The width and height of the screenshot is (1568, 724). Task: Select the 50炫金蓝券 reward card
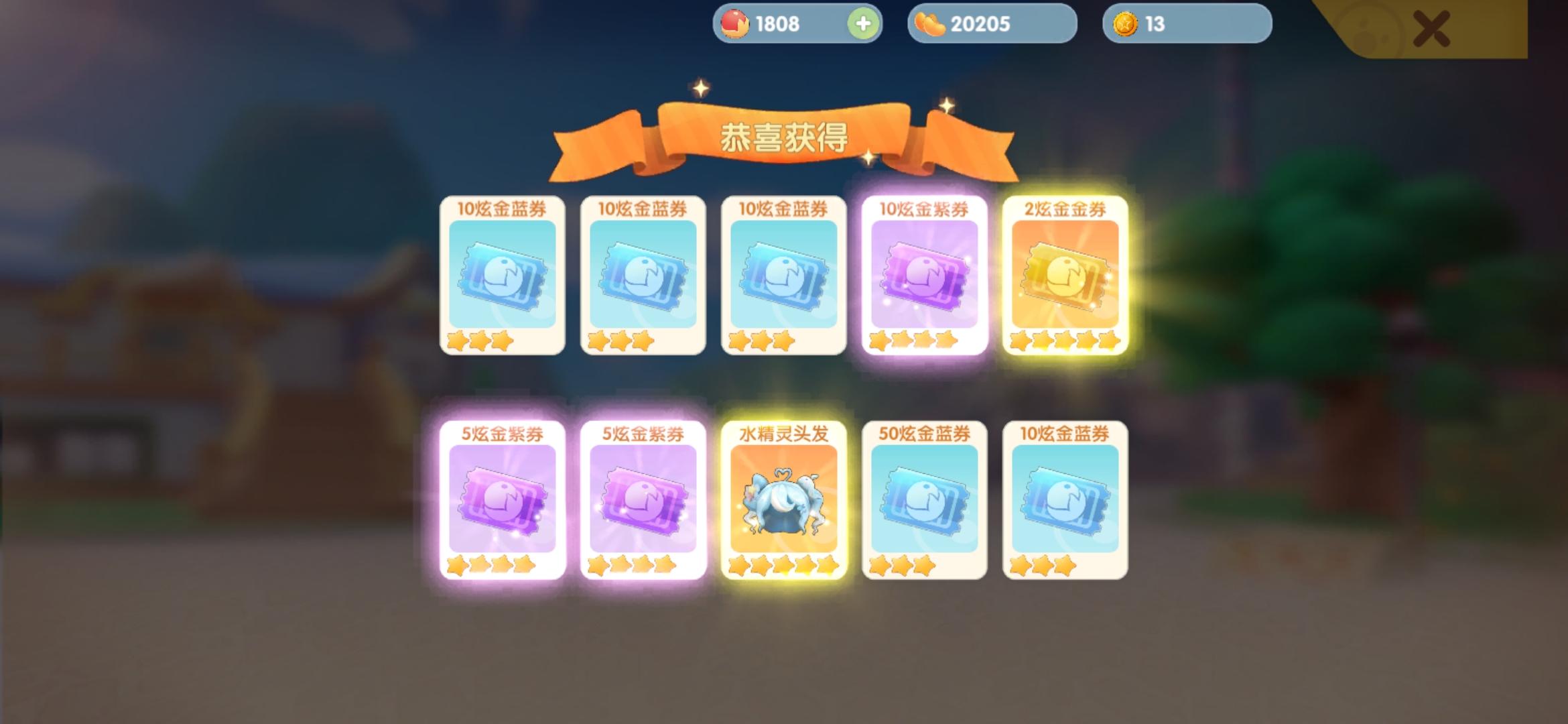925,496
